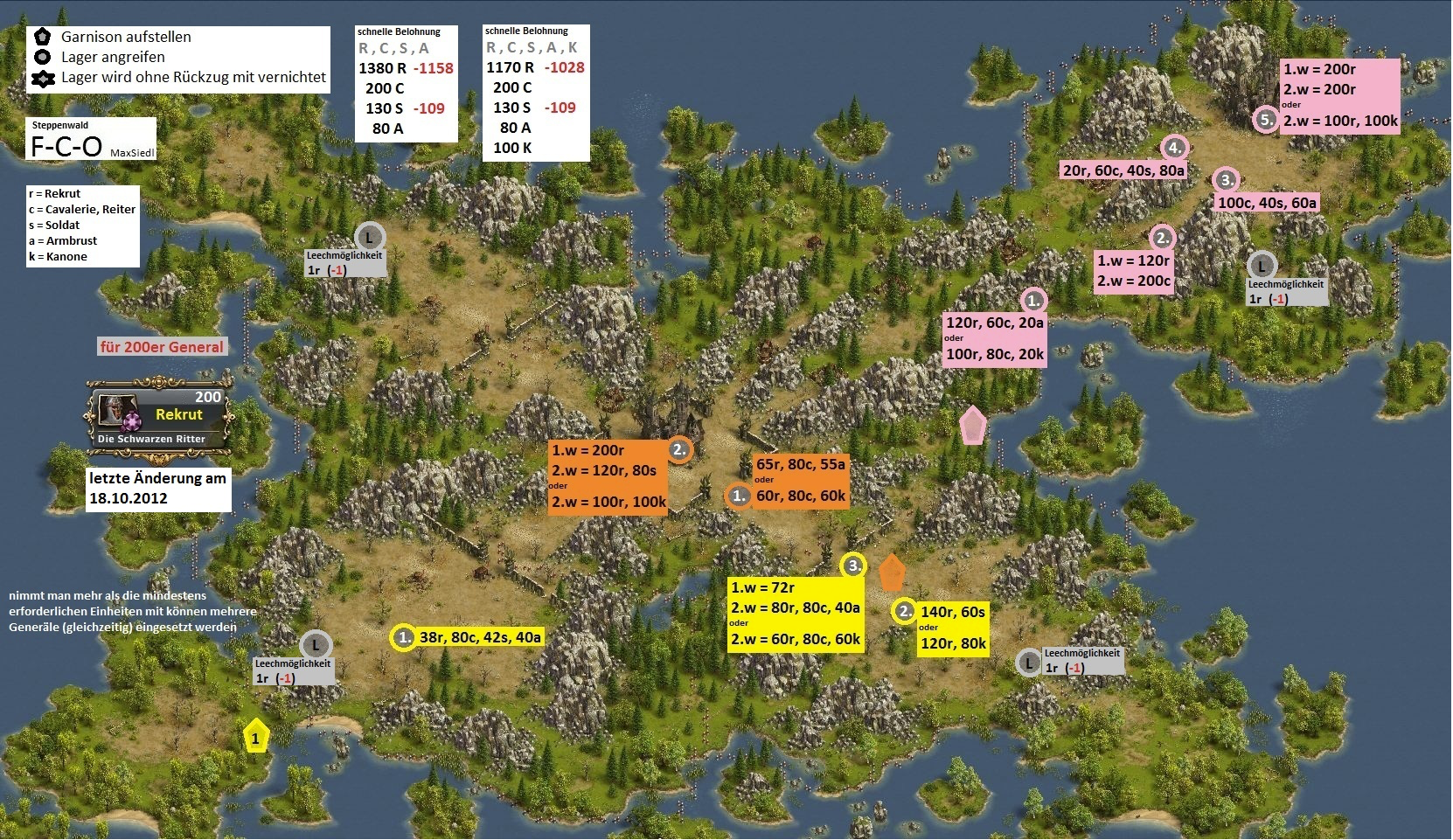Select yellow camp marker 1 beside 38r, 80c
Image resolution: width=1453 pixels, height=840 pixels.
tap(404, 637)
